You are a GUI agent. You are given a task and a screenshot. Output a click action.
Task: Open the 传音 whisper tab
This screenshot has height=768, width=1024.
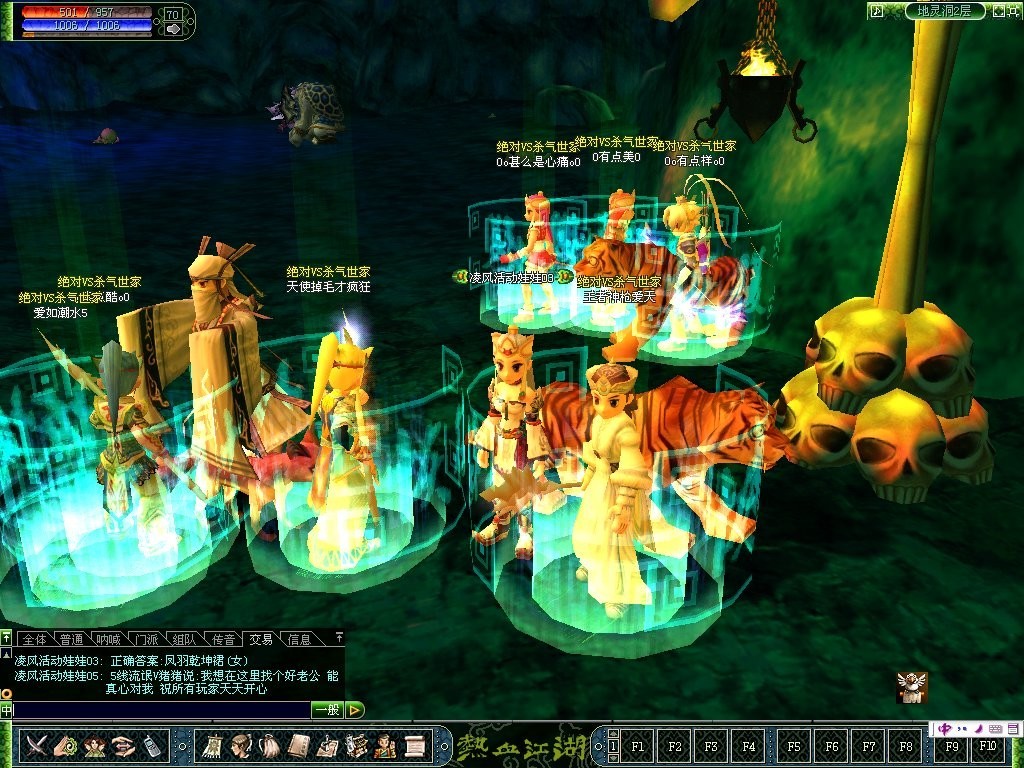[x=223, y=639]
